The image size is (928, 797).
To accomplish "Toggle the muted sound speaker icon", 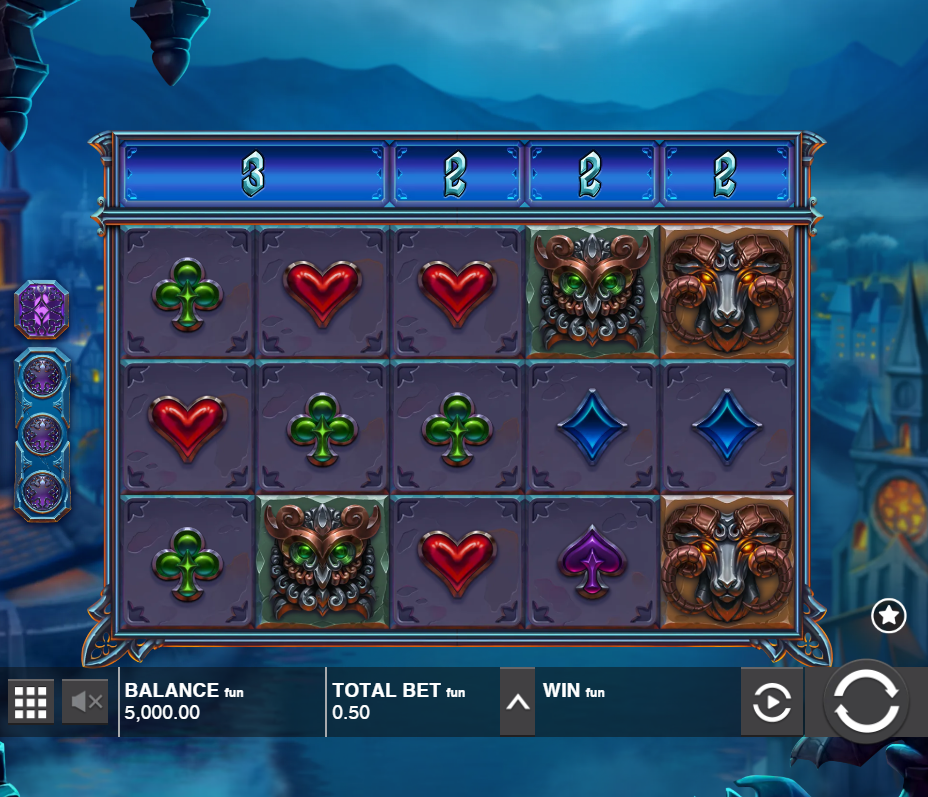I will (x=85, y=702).
